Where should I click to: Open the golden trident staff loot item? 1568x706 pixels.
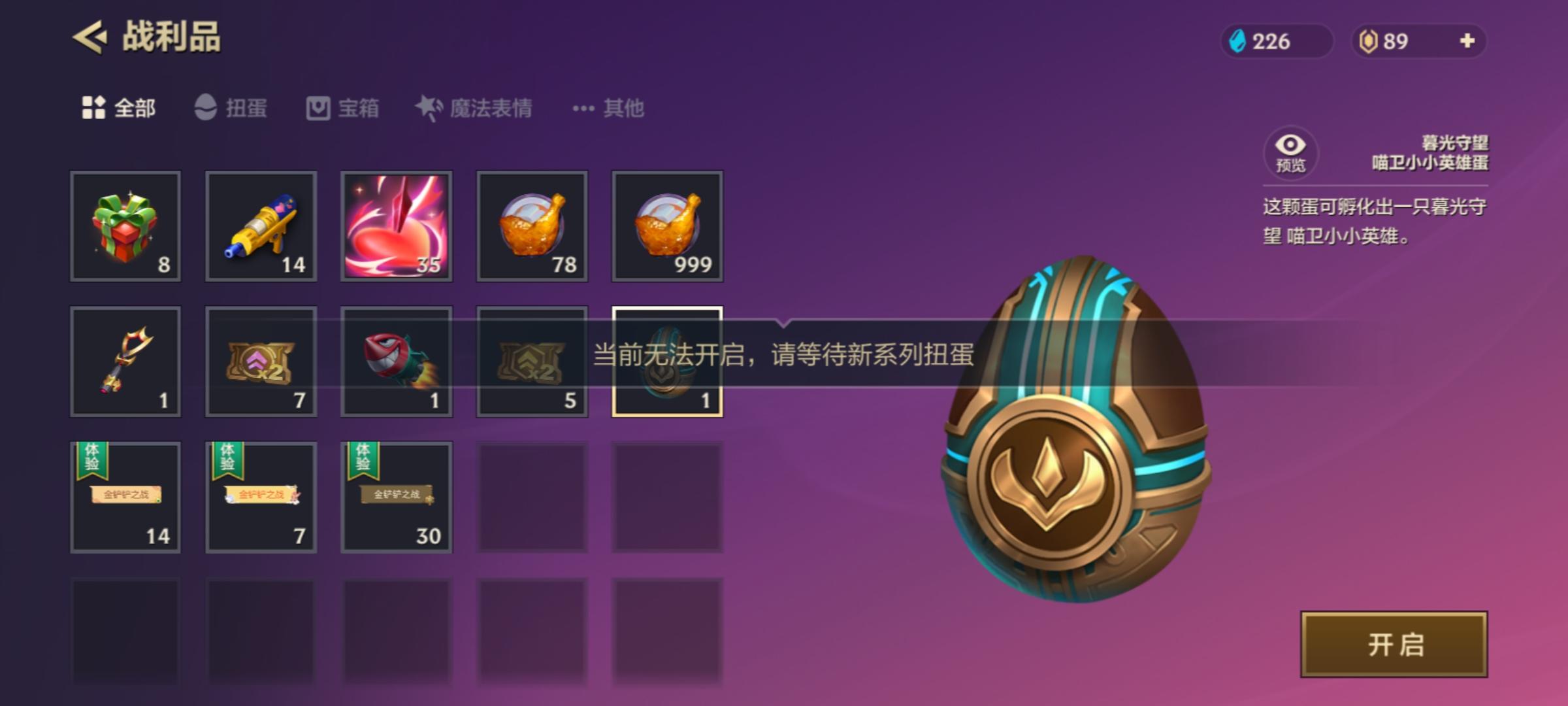tap(125, 363)
